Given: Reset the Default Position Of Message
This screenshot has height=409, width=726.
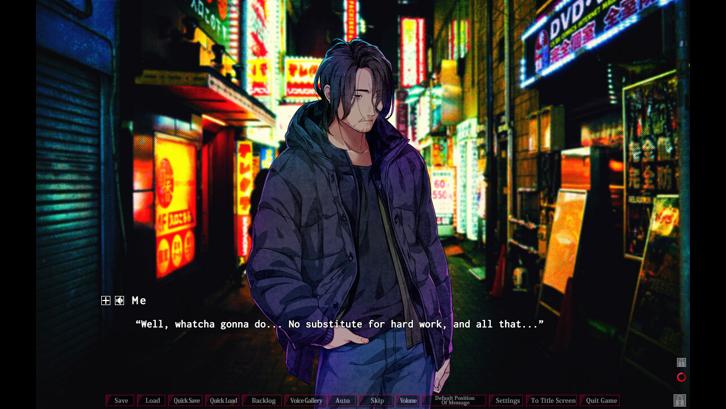Looking at the screenshot, I should 454,401.
